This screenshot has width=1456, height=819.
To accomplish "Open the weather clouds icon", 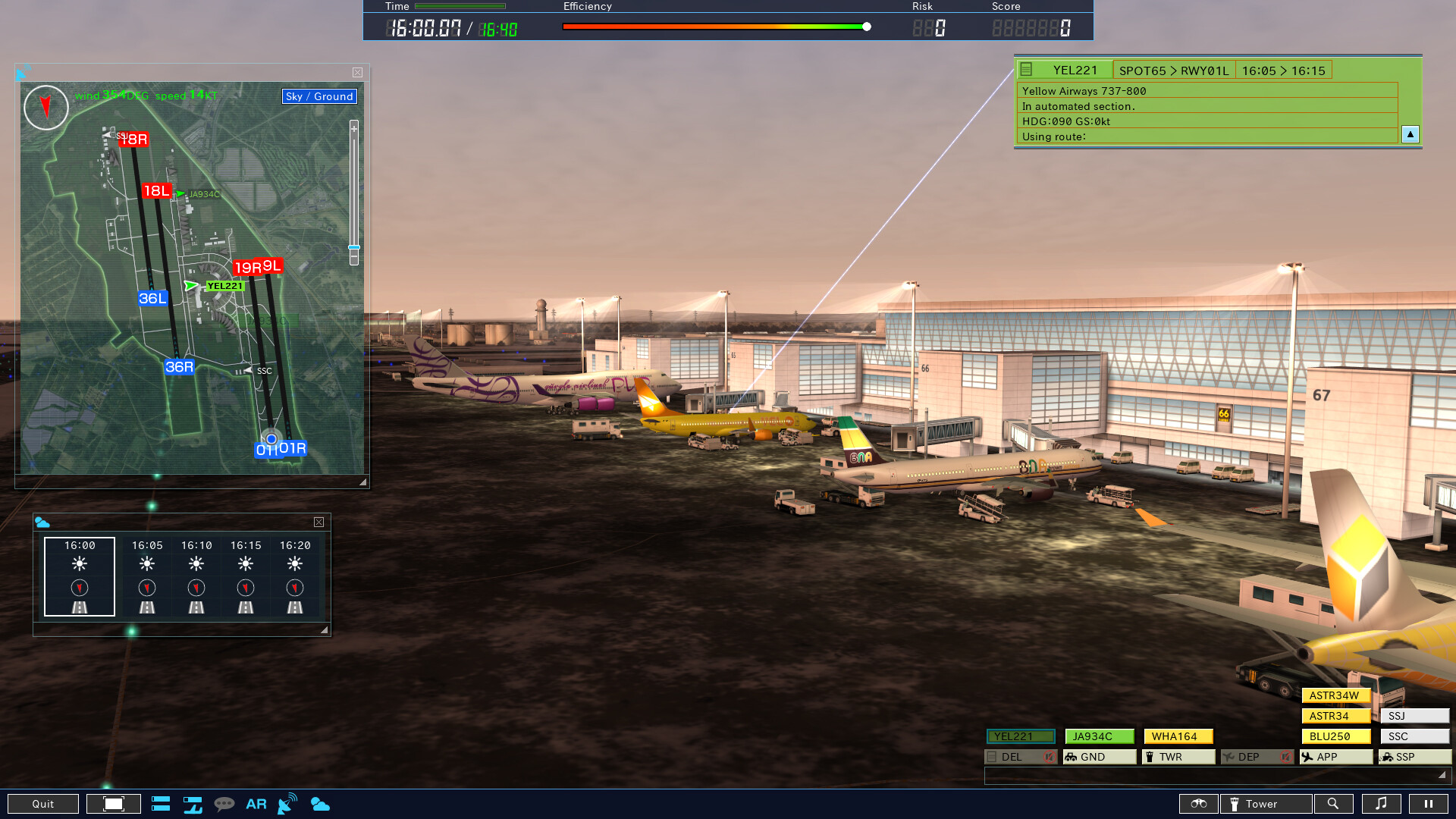I will [x=321, y=803].
